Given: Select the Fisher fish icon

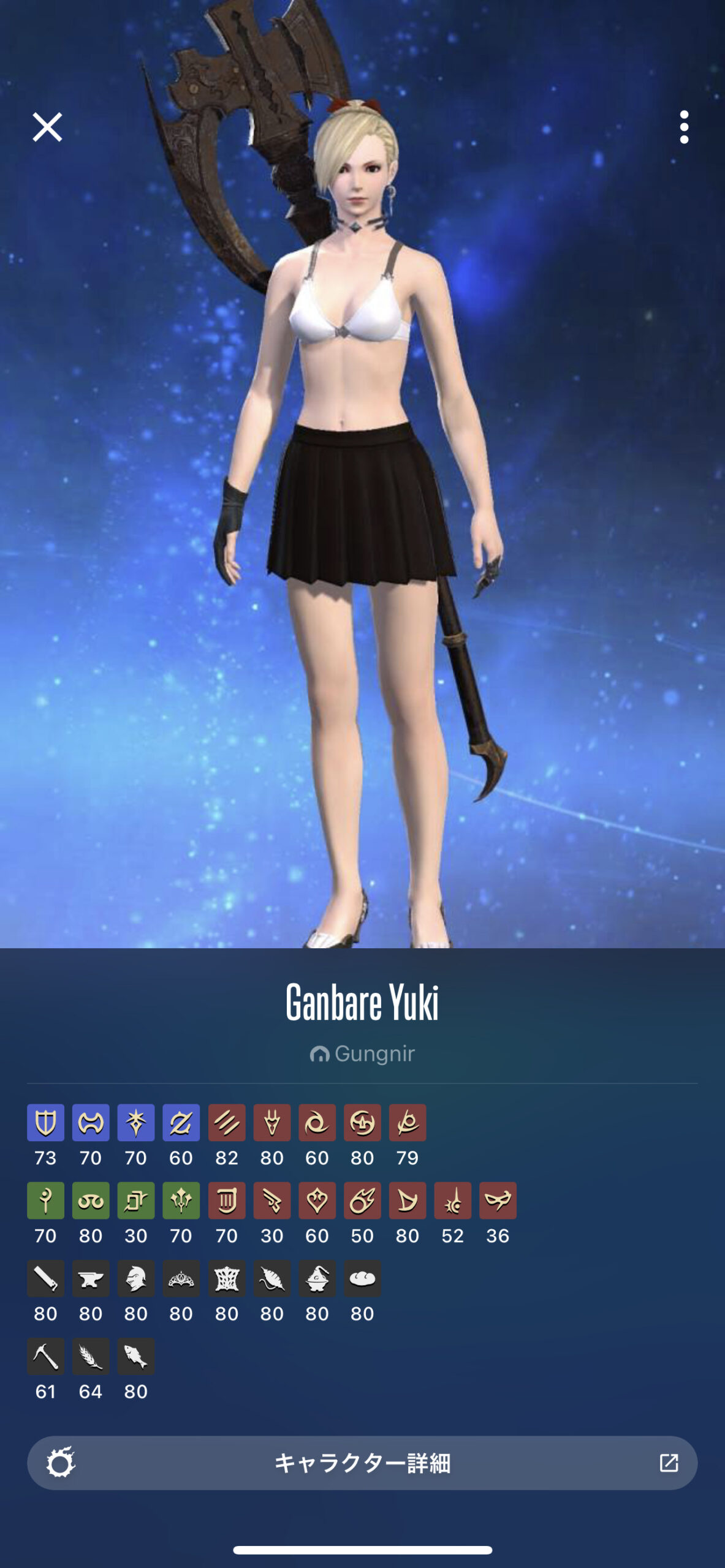Looking at the screenshot, I should coord(136,1356).
